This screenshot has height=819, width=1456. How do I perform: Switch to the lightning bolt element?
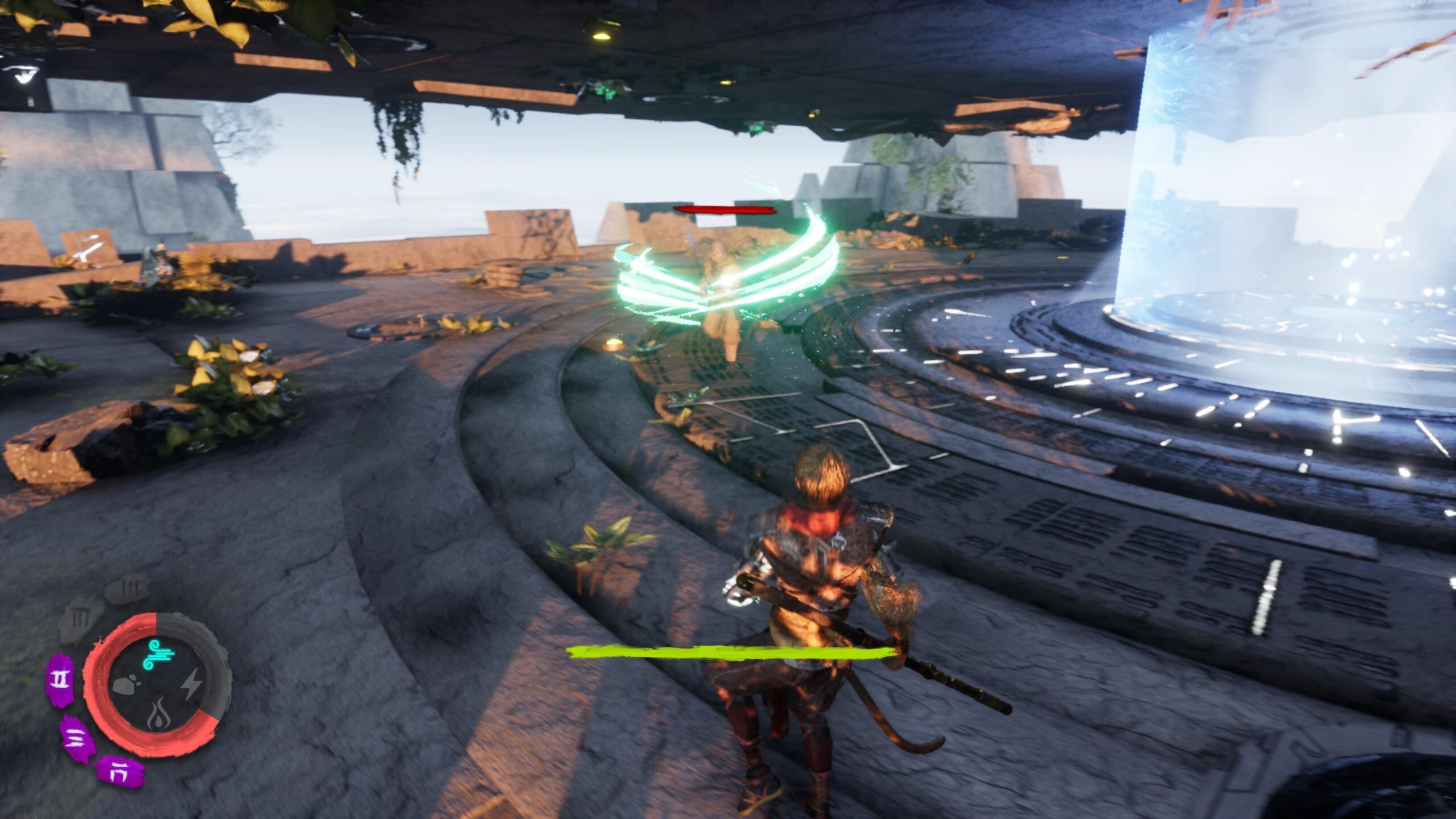[x=191, y=685]
